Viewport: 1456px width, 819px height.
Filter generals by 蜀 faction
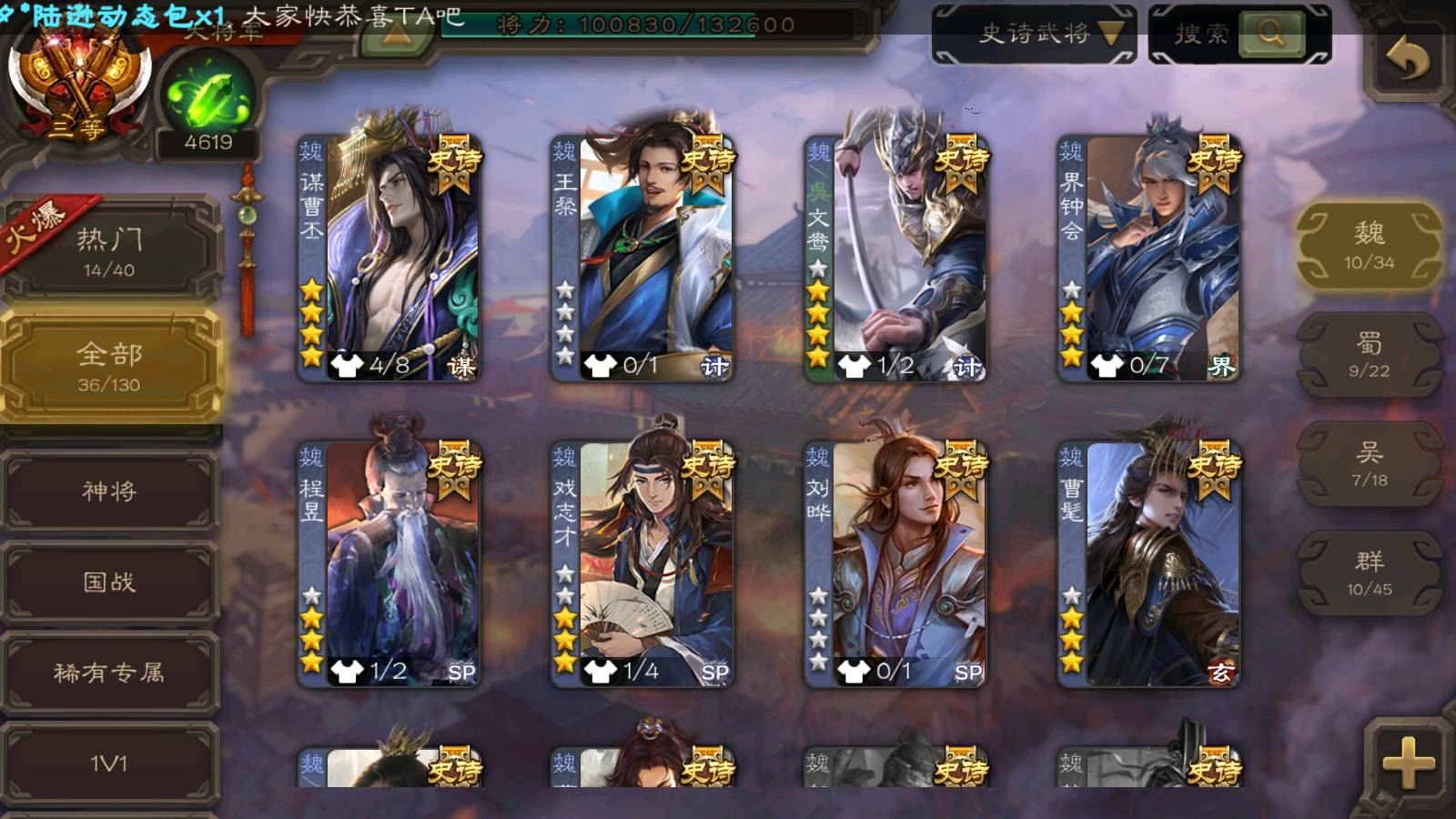coord(1369,355)
